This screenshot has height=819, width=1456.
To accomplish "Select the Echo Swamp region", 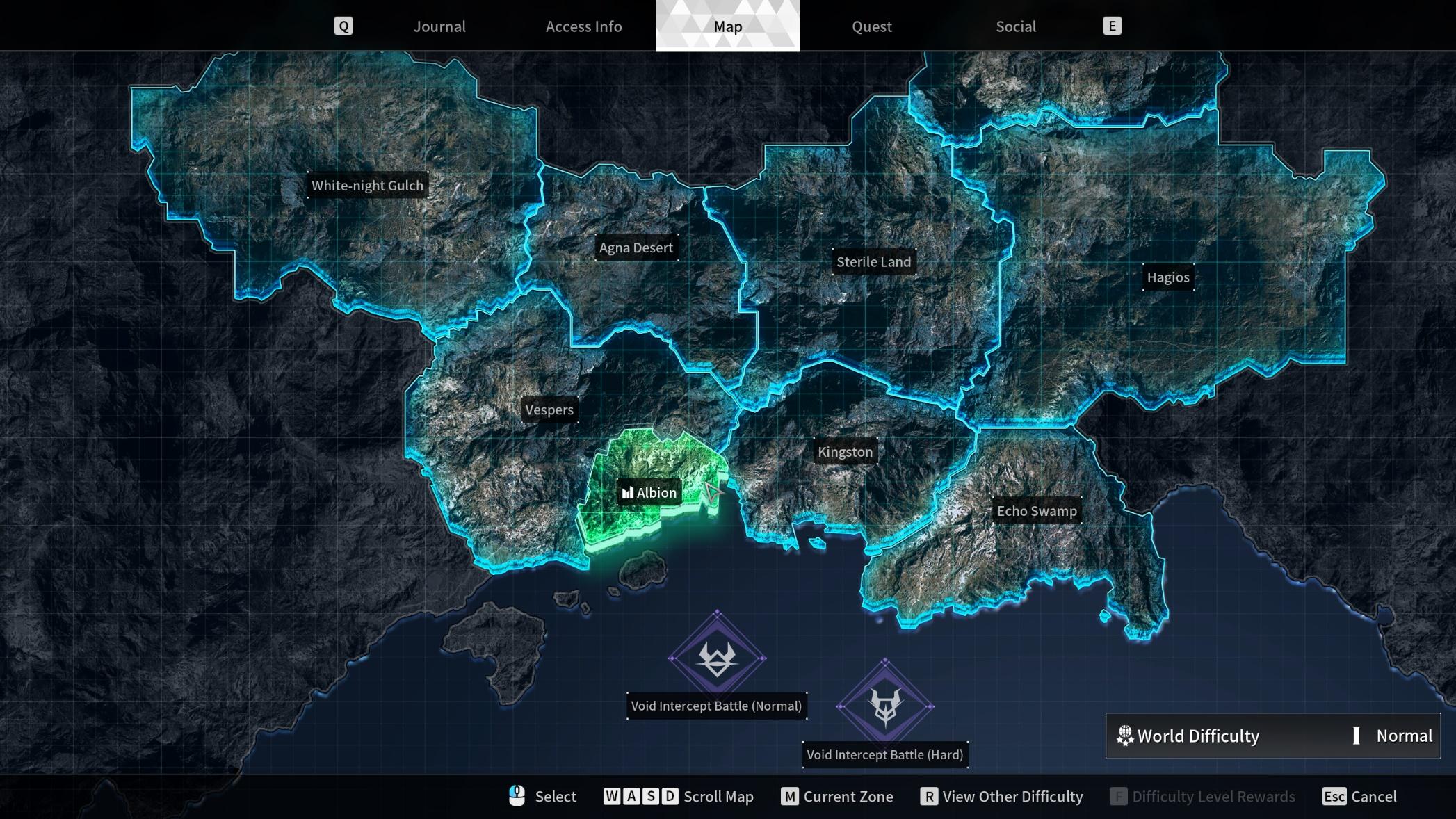I will click(x=1037, y=510).
